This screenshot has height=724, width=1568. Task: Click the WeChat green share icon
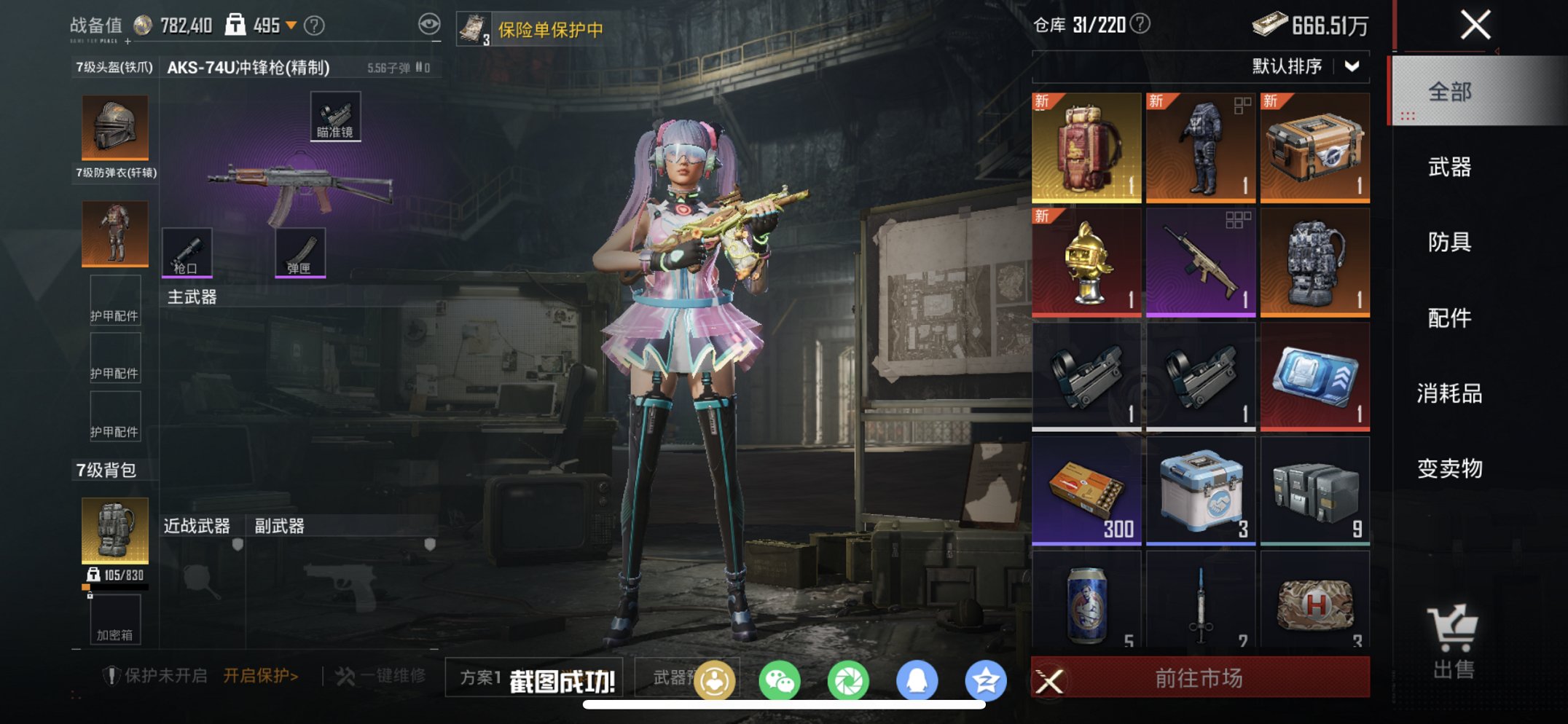point(779,678)
